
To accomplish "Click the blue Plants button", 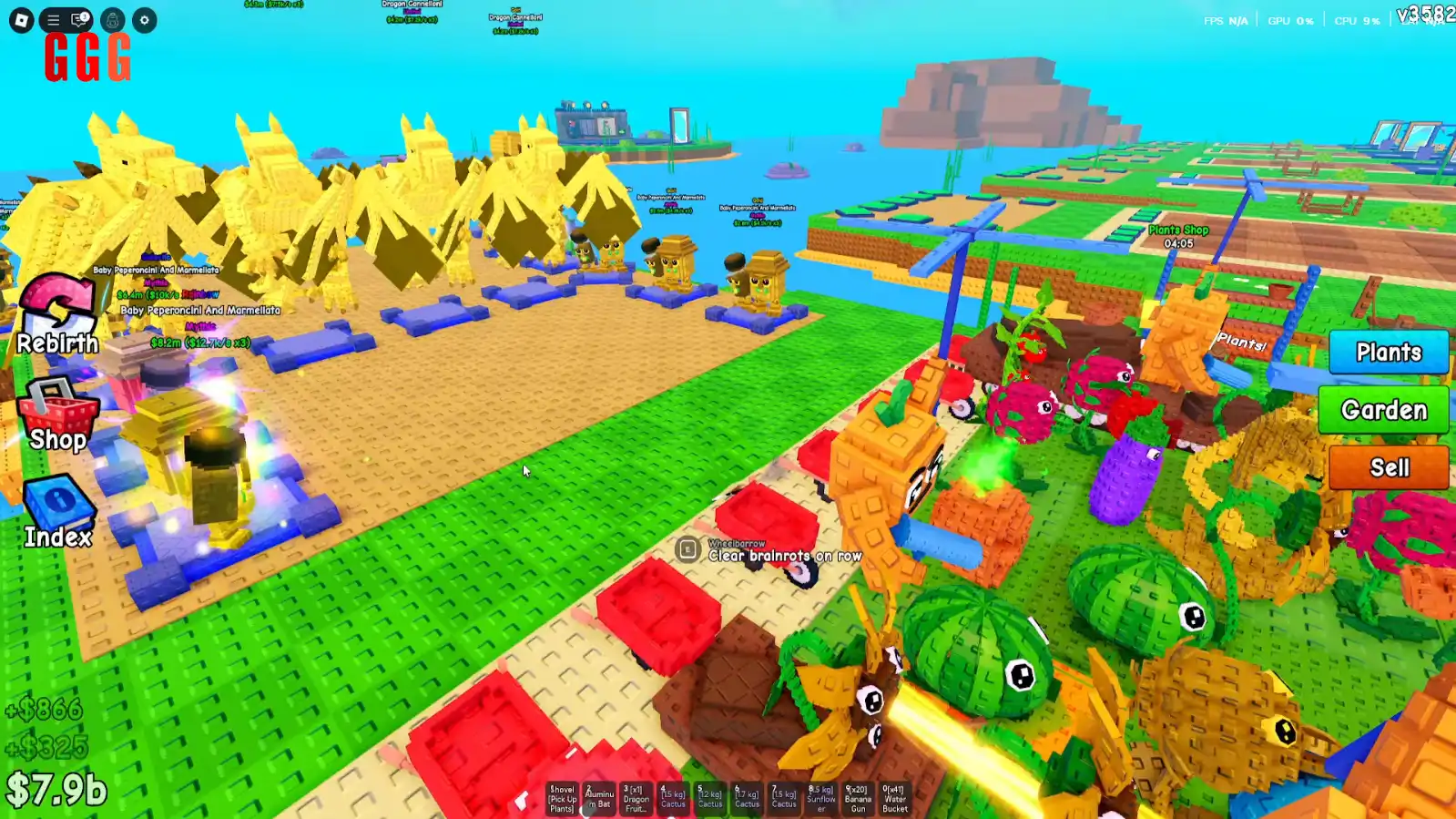I will click(1388, 353).
